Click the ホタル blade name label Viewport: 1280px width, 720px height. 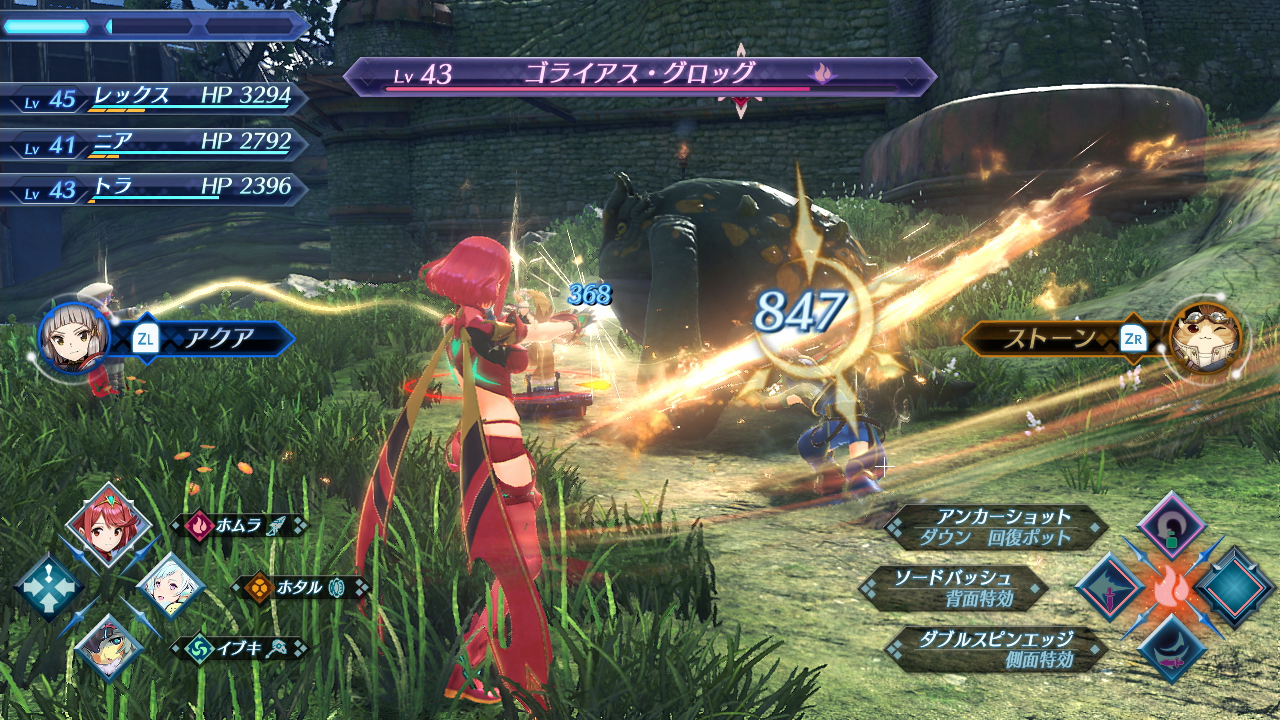[300, 587]
